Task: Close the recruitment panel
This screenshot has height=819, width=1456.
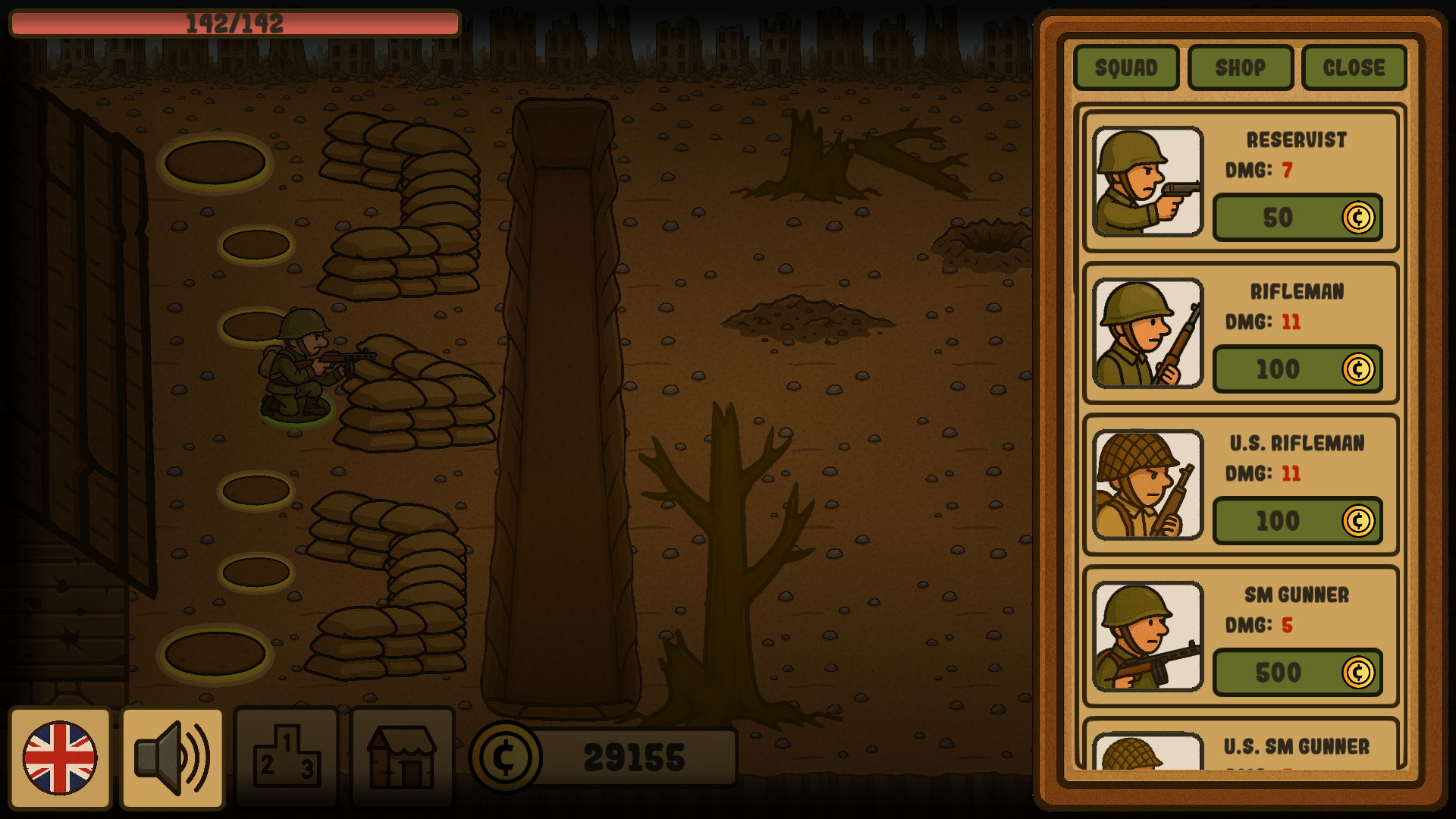Action: (1354, 67)
